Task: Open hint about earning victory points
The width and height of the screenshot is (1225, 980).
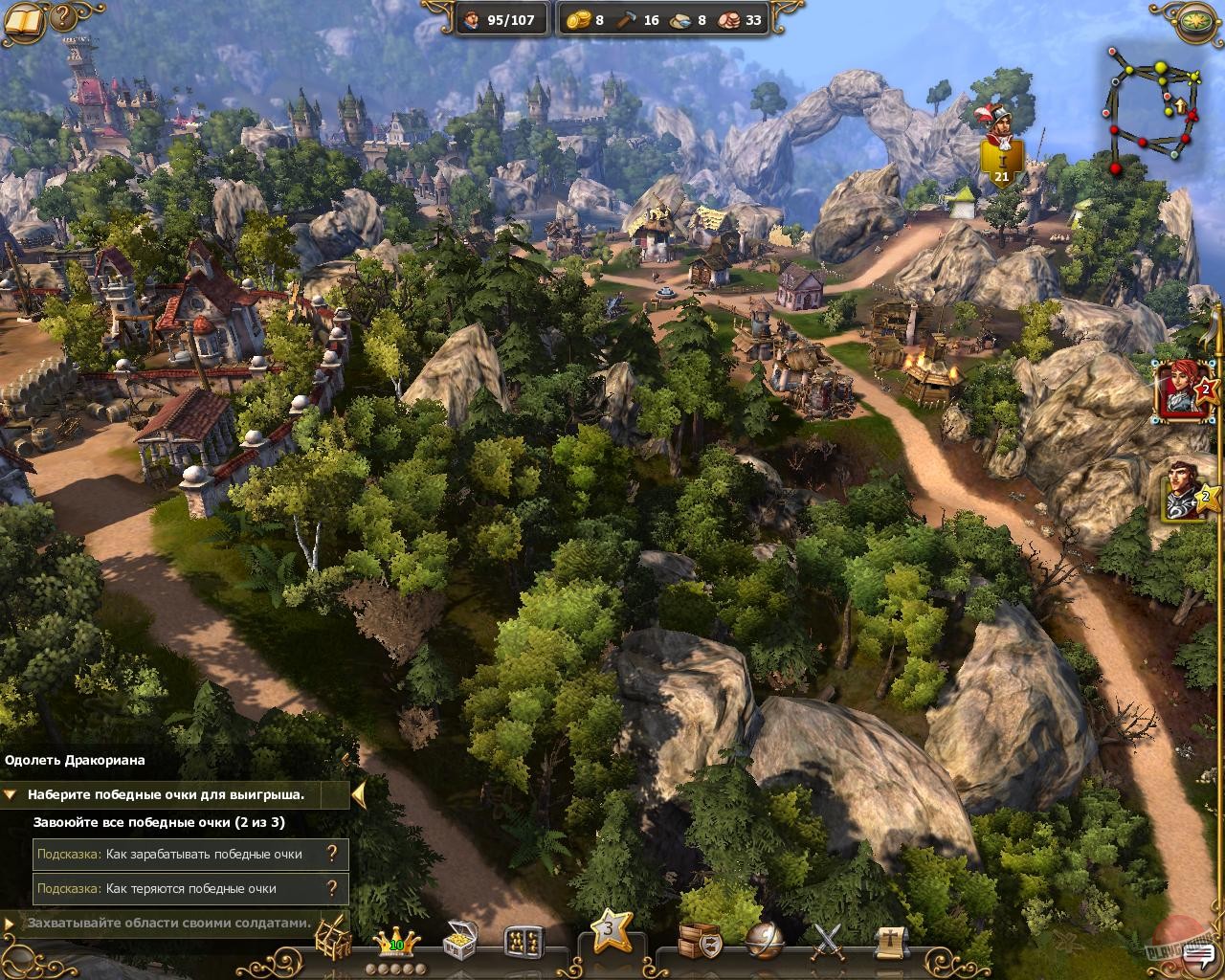Action: click(x=333, y=855)
